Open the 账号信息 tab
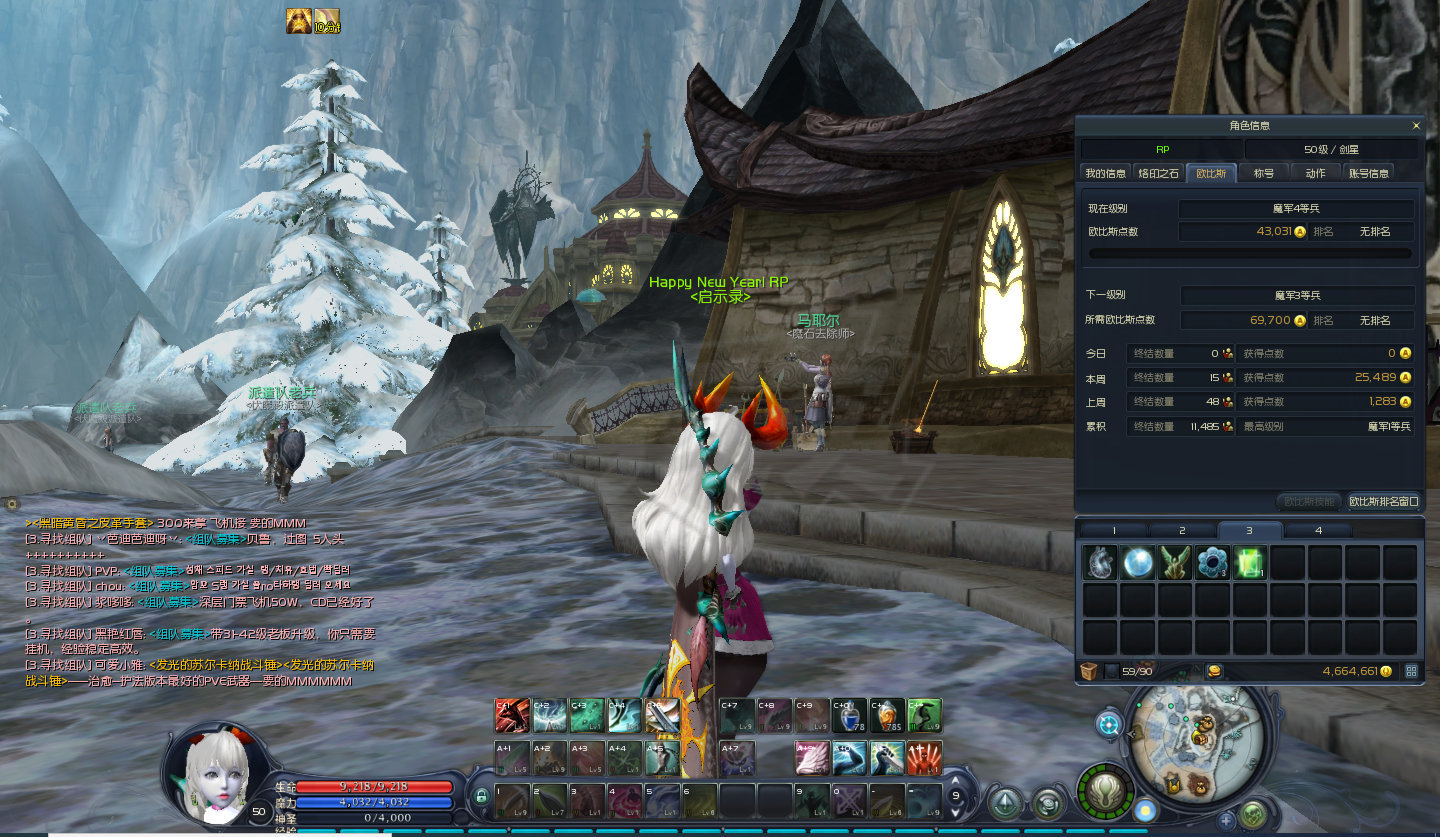The image size is (1440, 837). [x=1368, y=173]
